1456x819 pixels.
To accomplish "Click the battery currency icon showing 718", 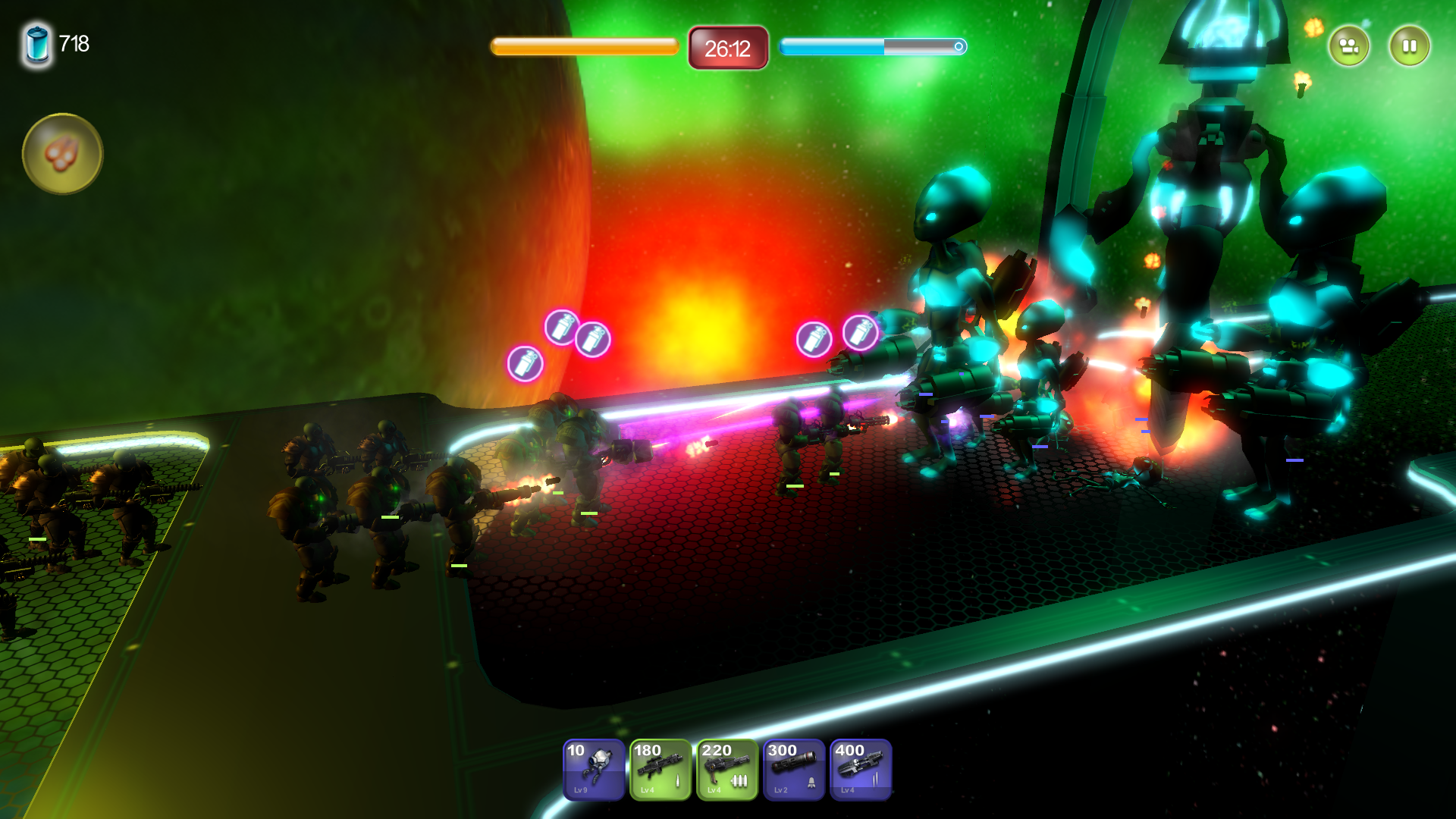I will click(36, 43).
